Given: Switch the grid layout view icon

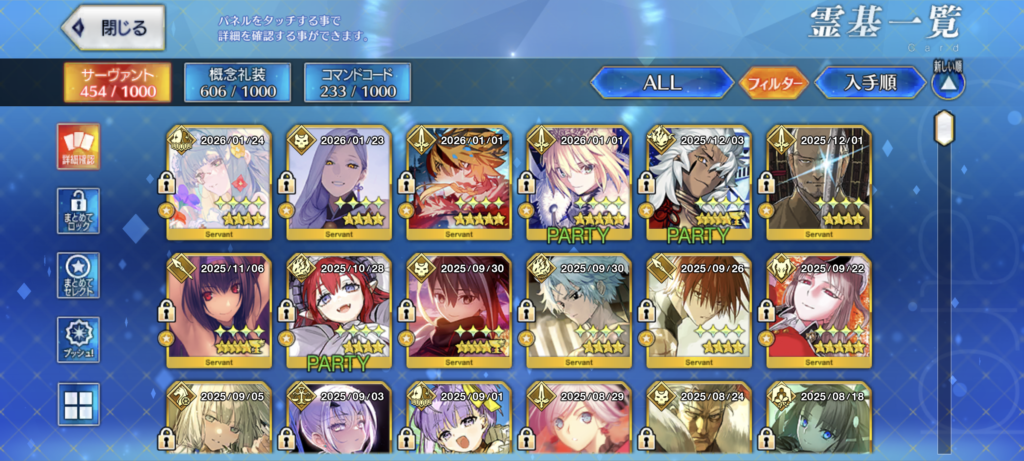Looking at the screenshot, I should pyautogui.click(x=78, y=404).
